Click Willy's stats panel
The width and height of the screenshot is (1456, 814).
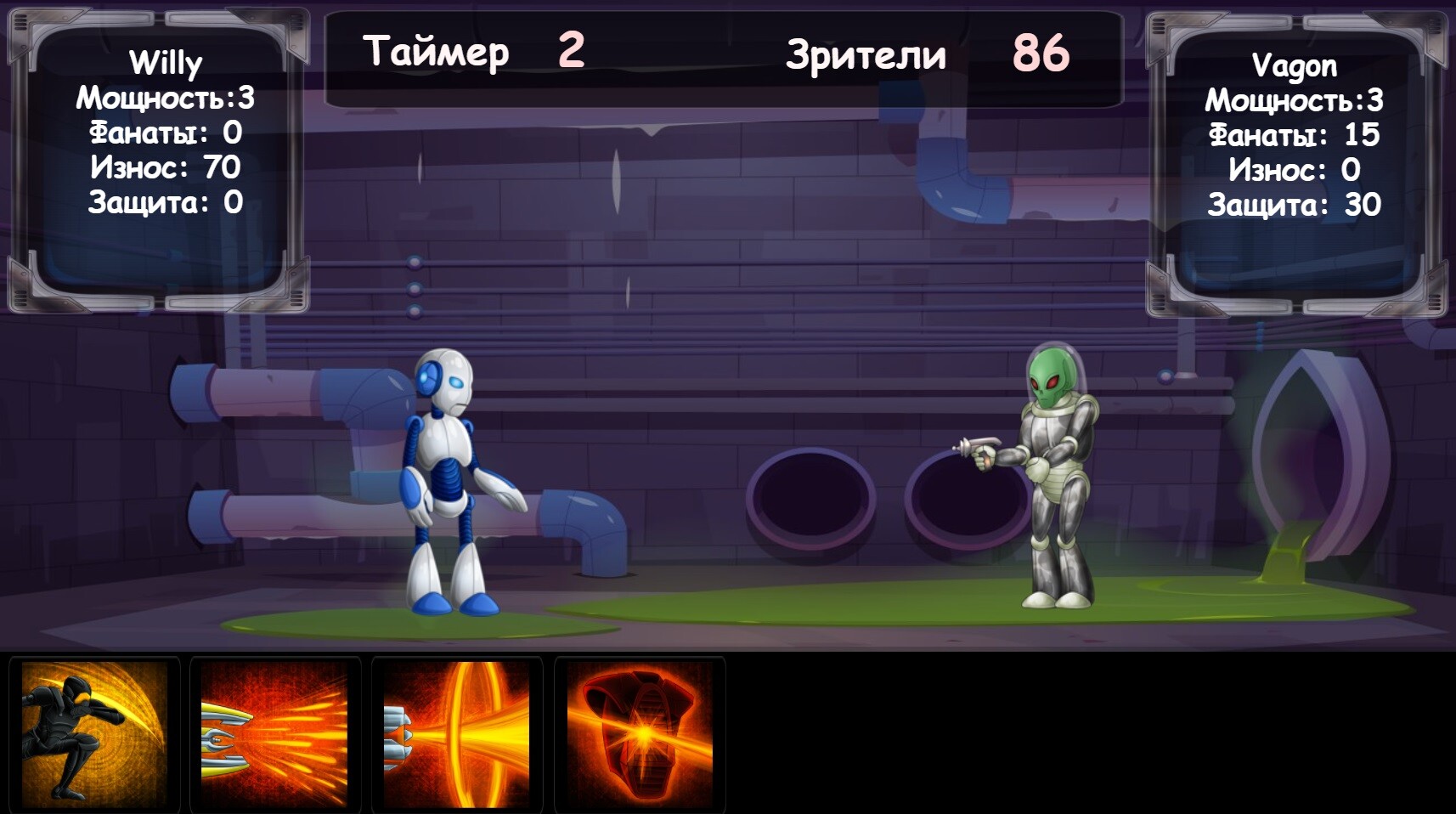coord(161,153)
